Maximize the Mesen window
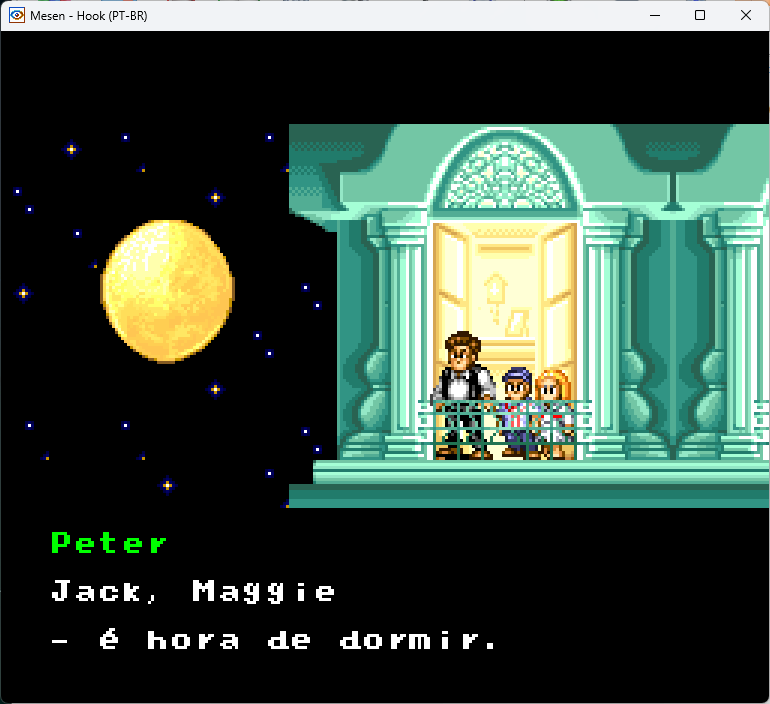This screenshot has width=770, height=704. click(700, 15)
